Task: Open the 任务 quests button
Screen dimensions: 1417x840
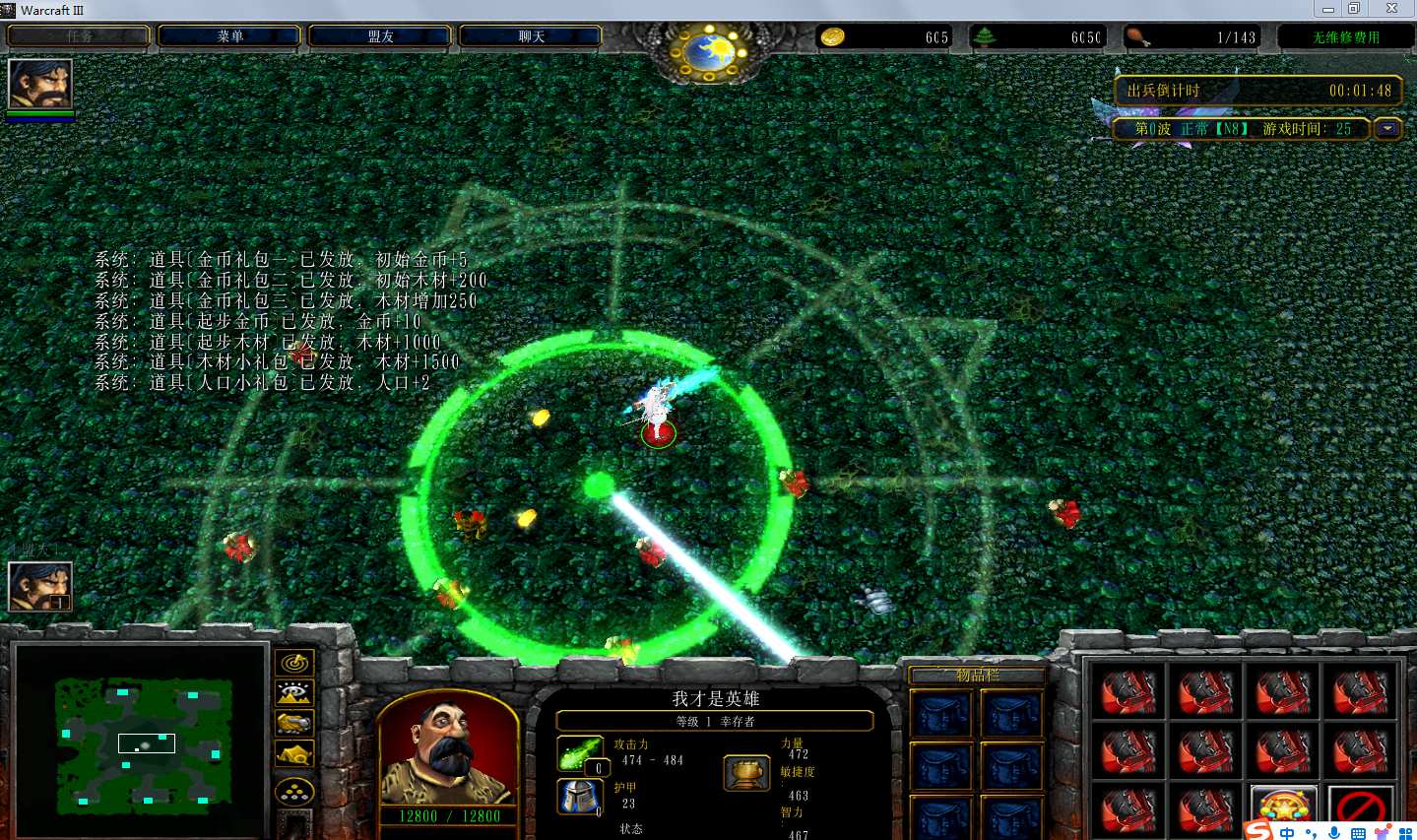Action: 80,36
